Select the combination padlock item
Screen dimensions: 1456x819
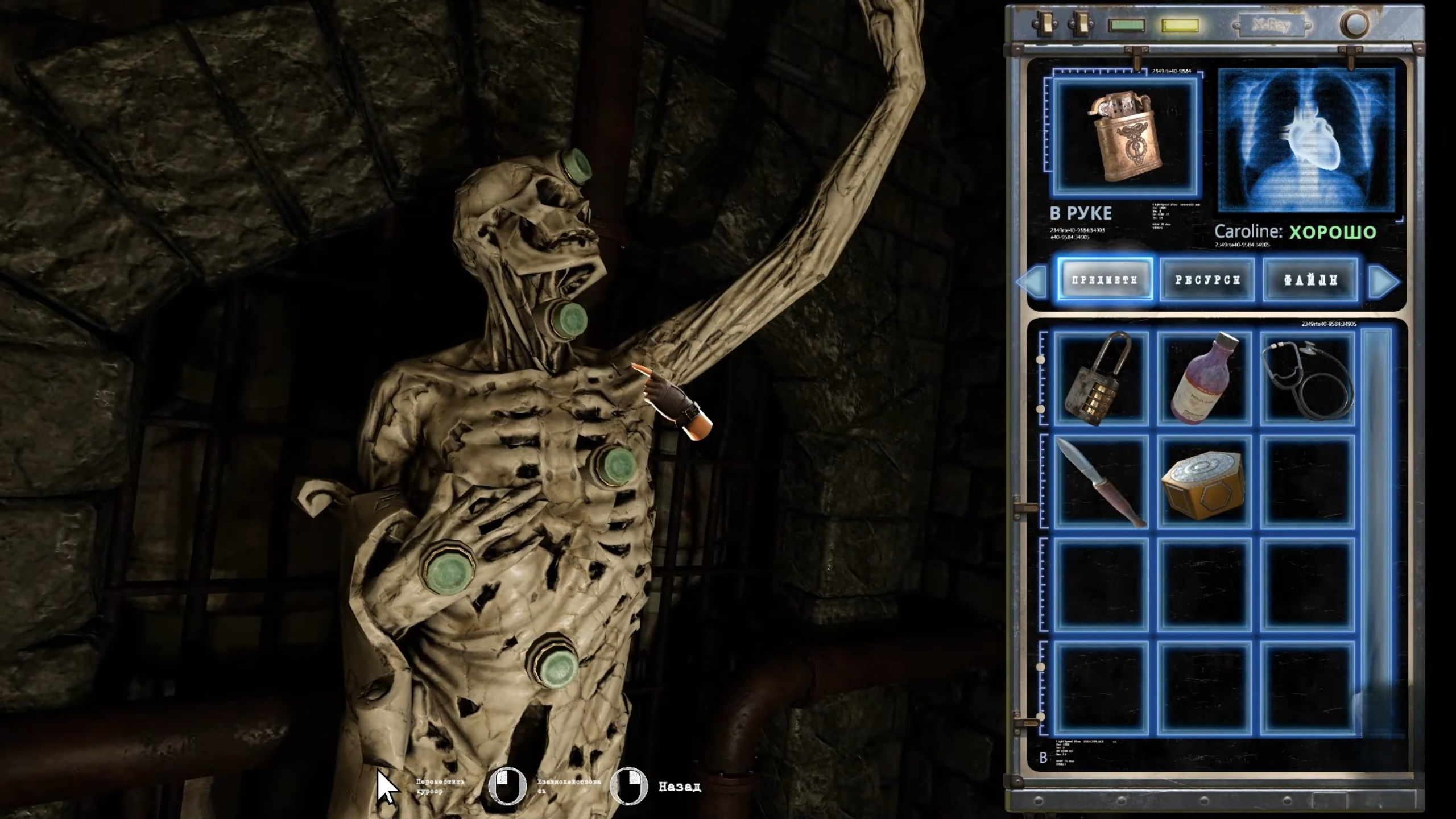(x=1100, y=379)
